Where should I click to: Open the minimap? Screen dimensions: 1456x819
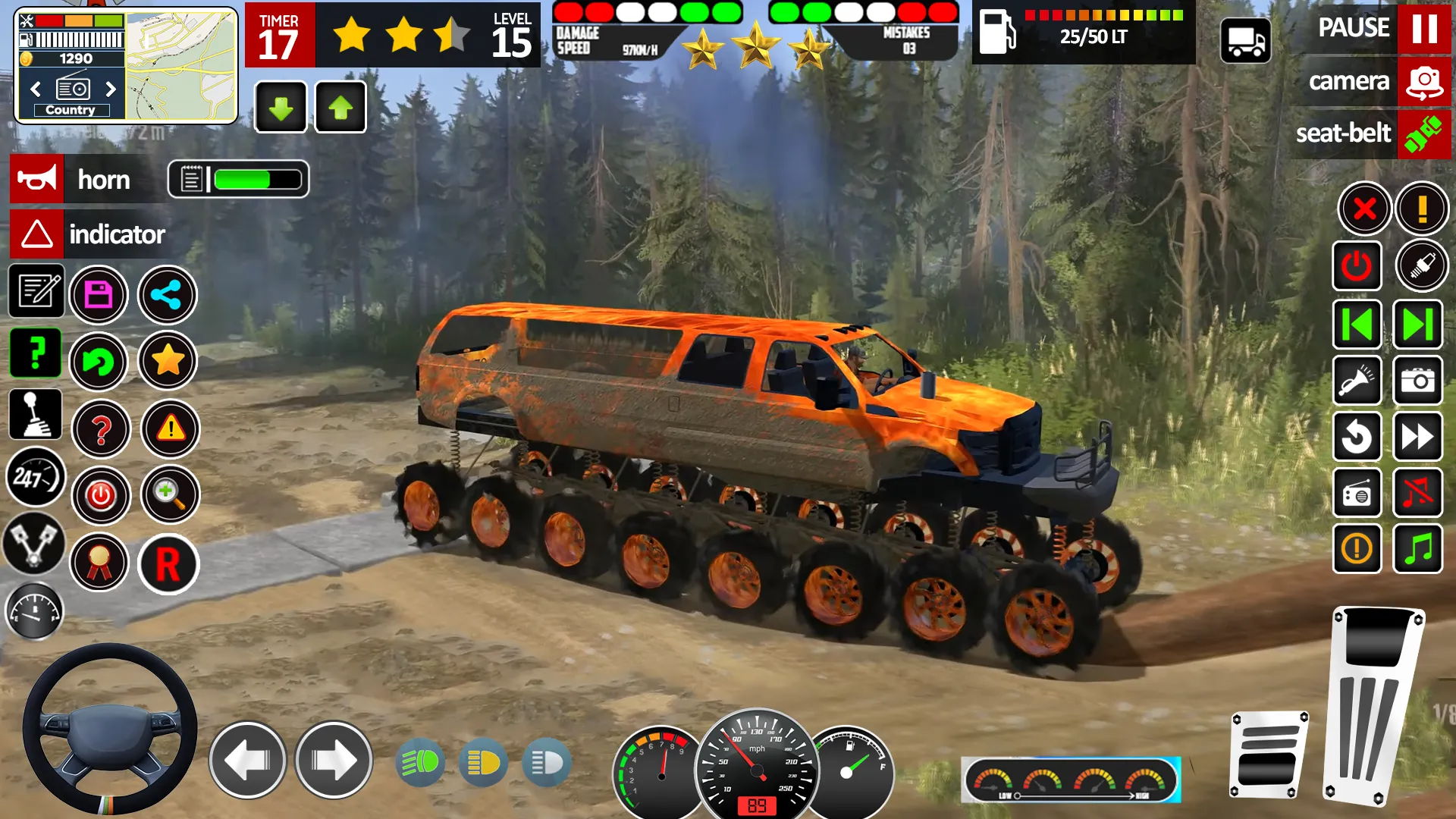[180, 66]
